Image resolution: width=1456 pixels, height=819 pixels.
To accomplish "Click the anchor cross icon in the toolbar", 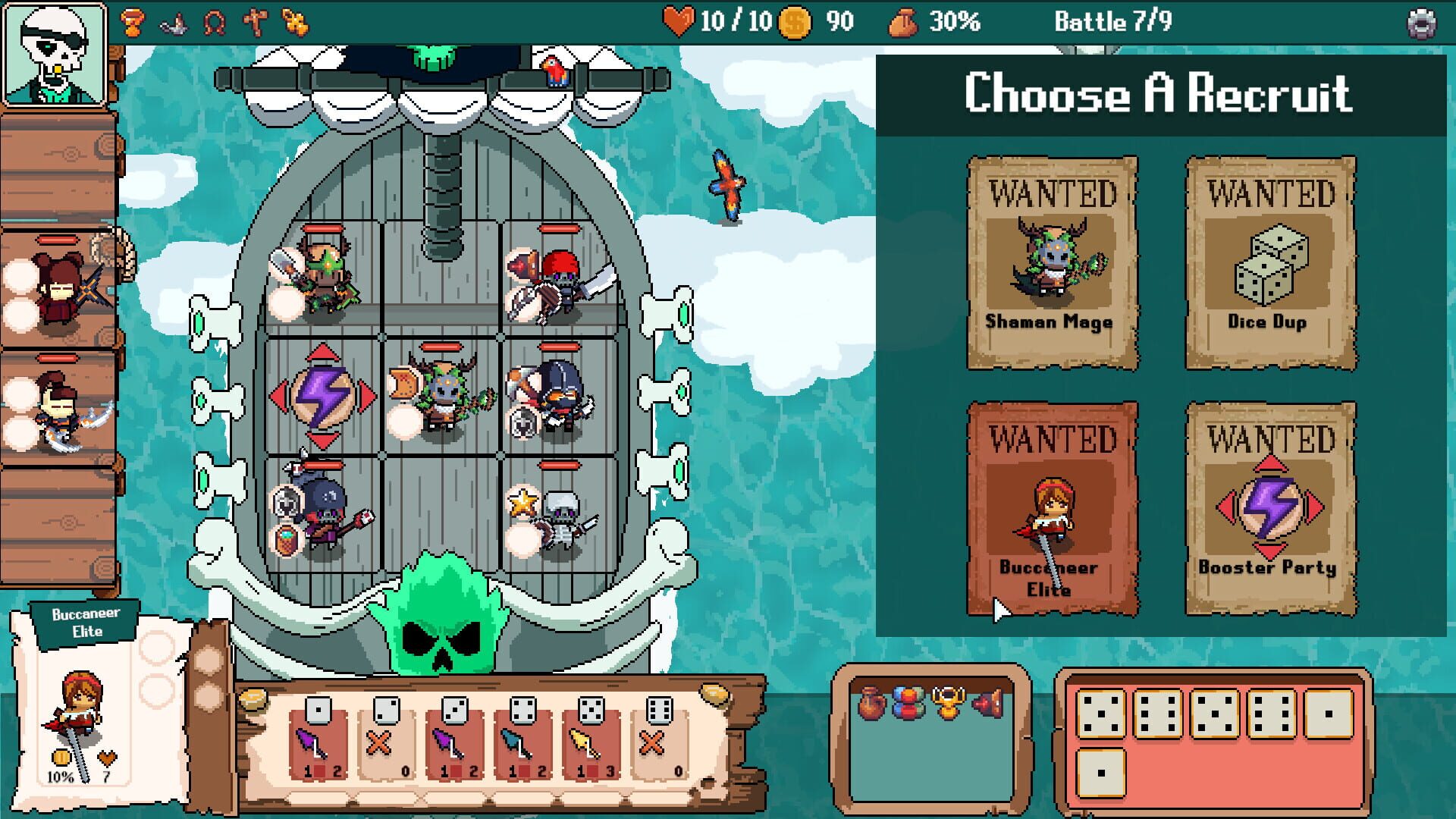I will (x=256, y=21).
